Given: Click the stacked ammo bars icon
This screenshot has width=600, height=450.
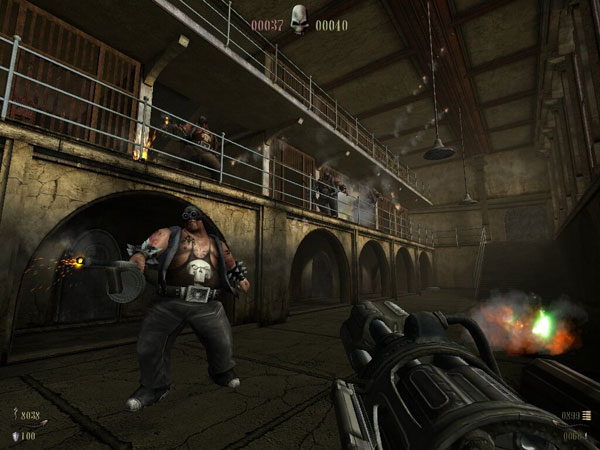Looking at the screenshot, I should [x=587, y=415].
